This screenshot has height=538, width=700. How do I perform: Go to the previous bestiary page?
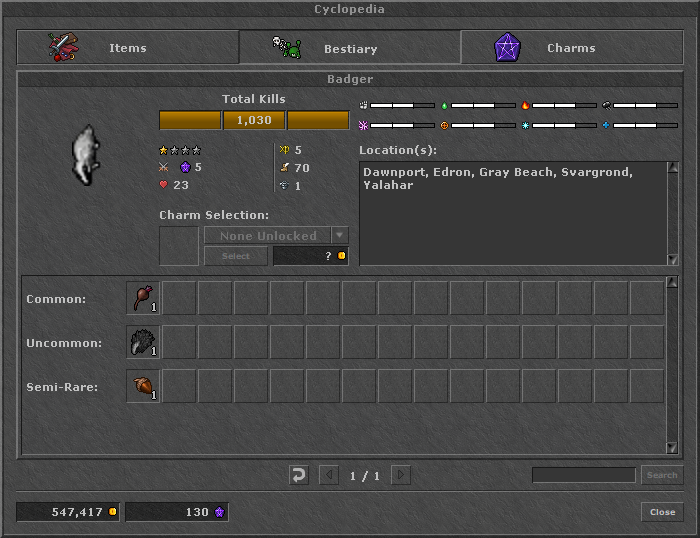329,475
